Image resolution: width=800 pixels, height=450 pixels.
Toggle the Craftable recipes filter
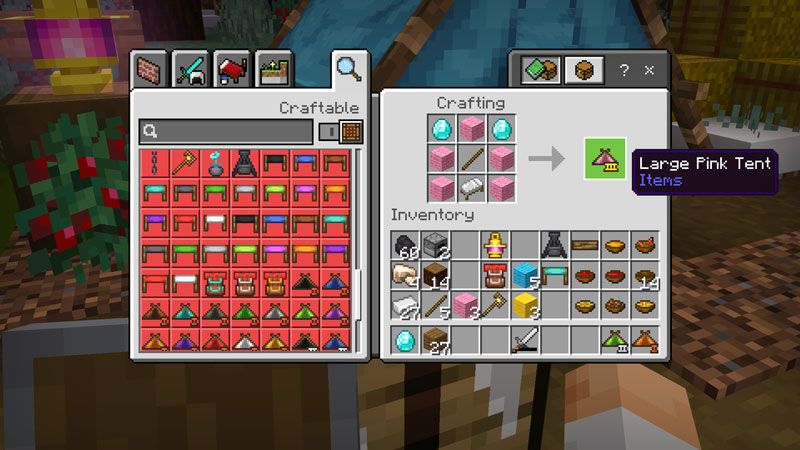click(x=340, y=131)
